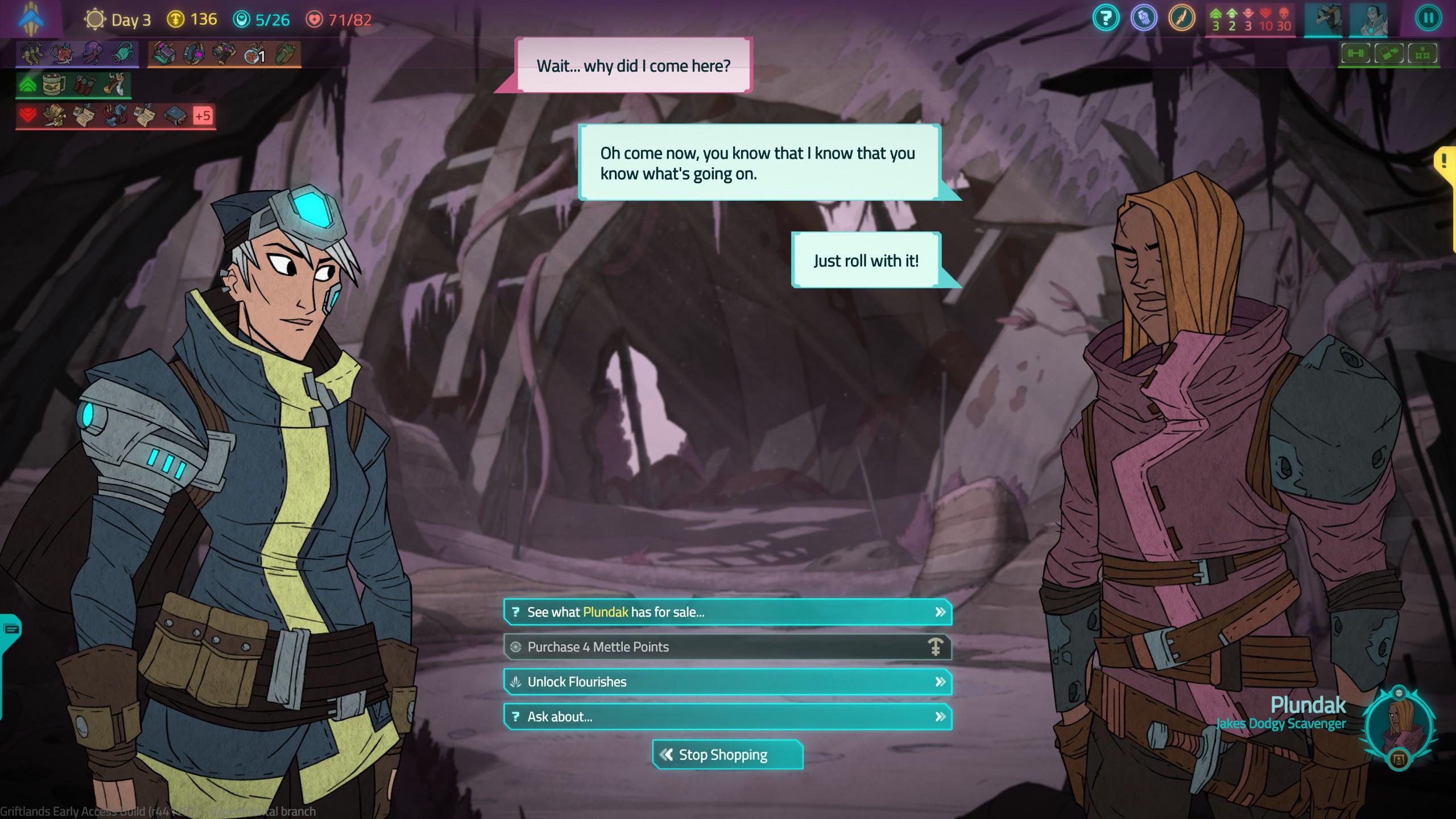See what Plundak has for sale
This screenshot has height=819, width=1456.
pos(727,612)
